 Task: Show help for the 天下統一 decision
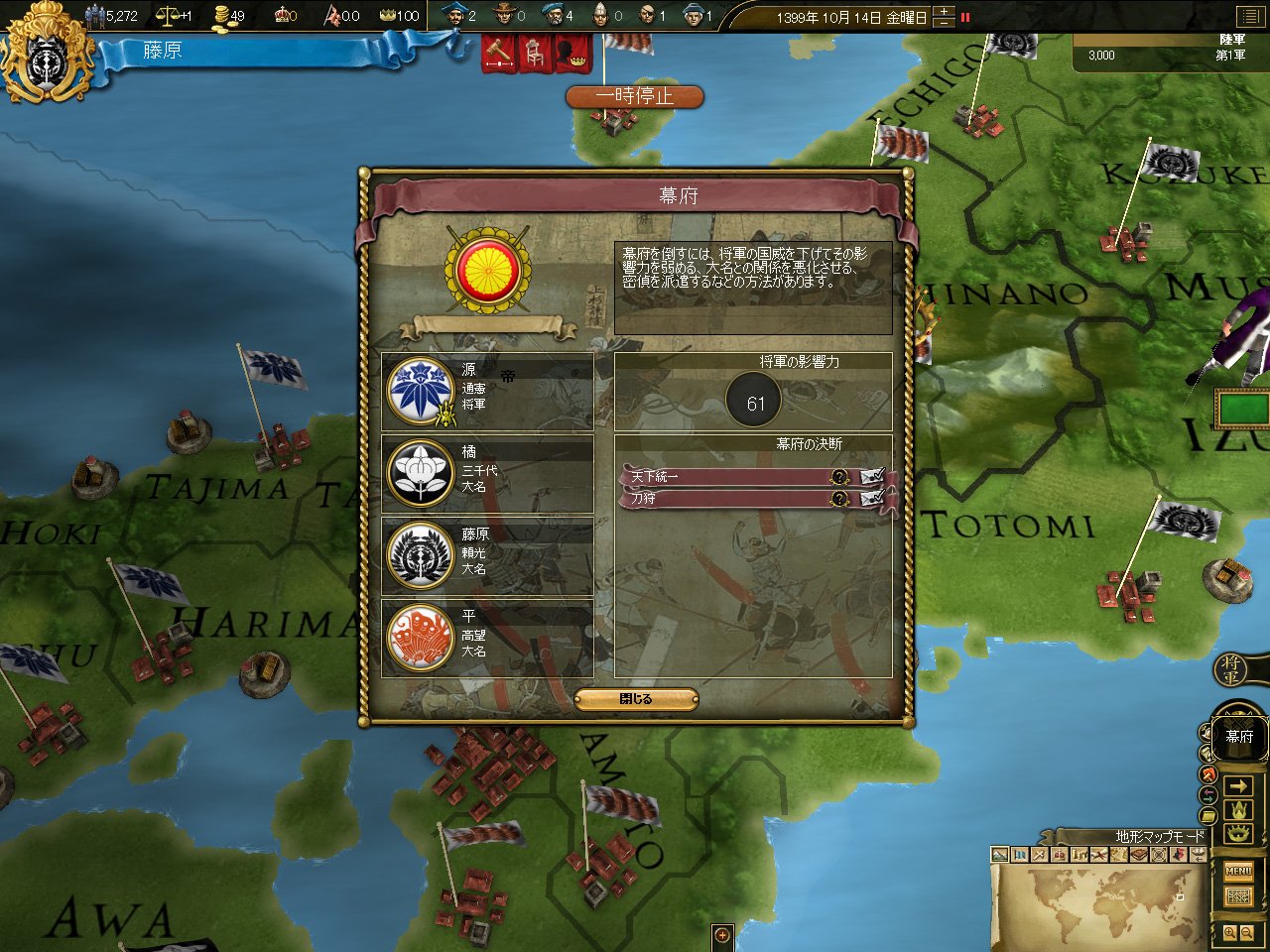coord(840,477)
